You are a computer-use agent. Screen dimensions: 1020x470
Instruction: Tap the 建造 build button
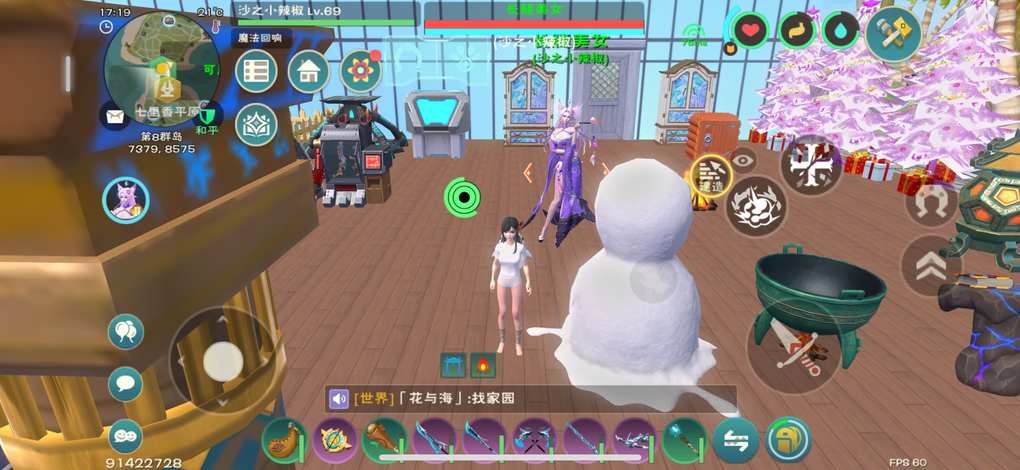click(x=712, y=176)
